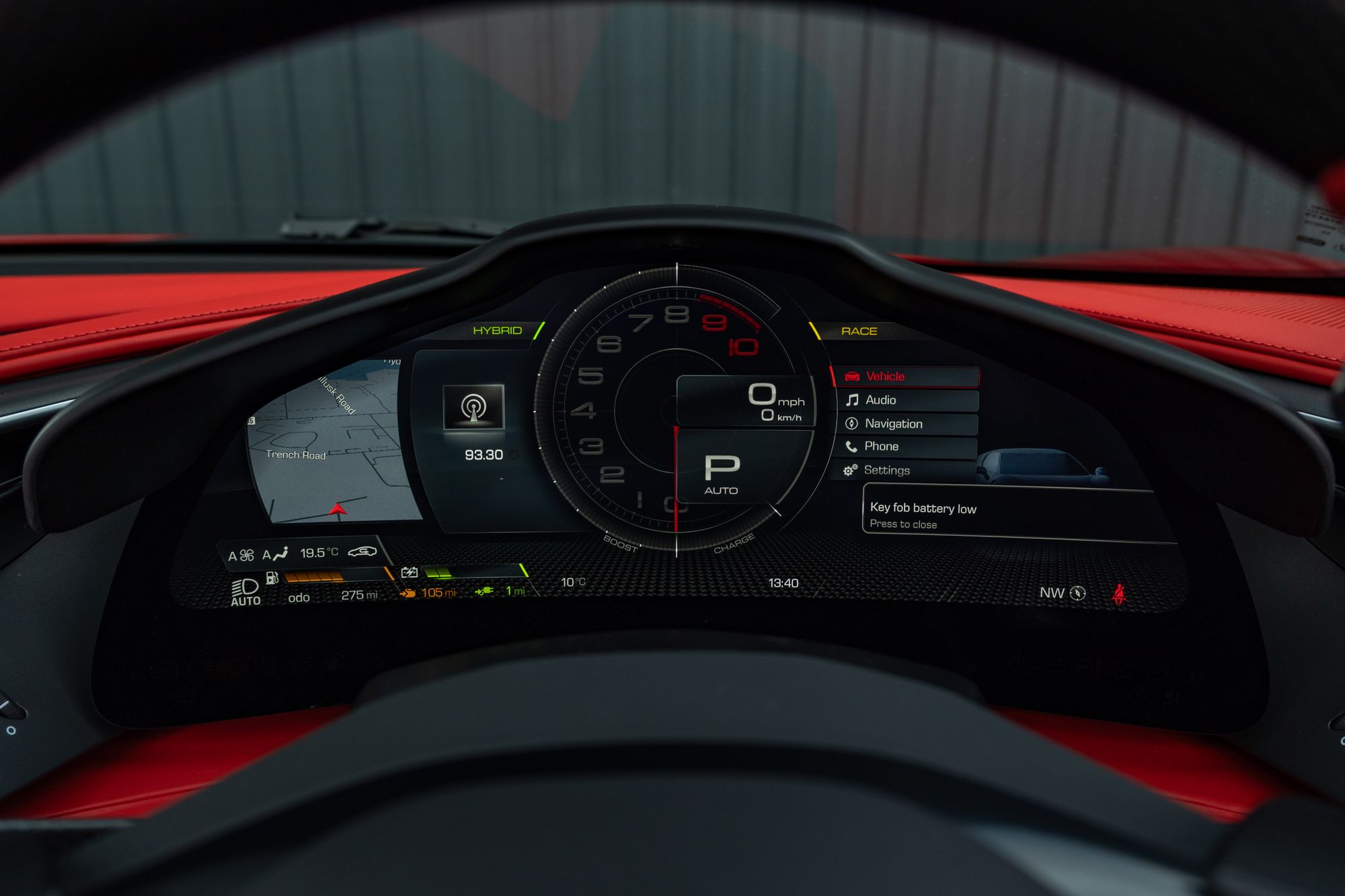Click the NW compass icon
This screenshot has width=1345, height=896.
tap(1077, 593)
